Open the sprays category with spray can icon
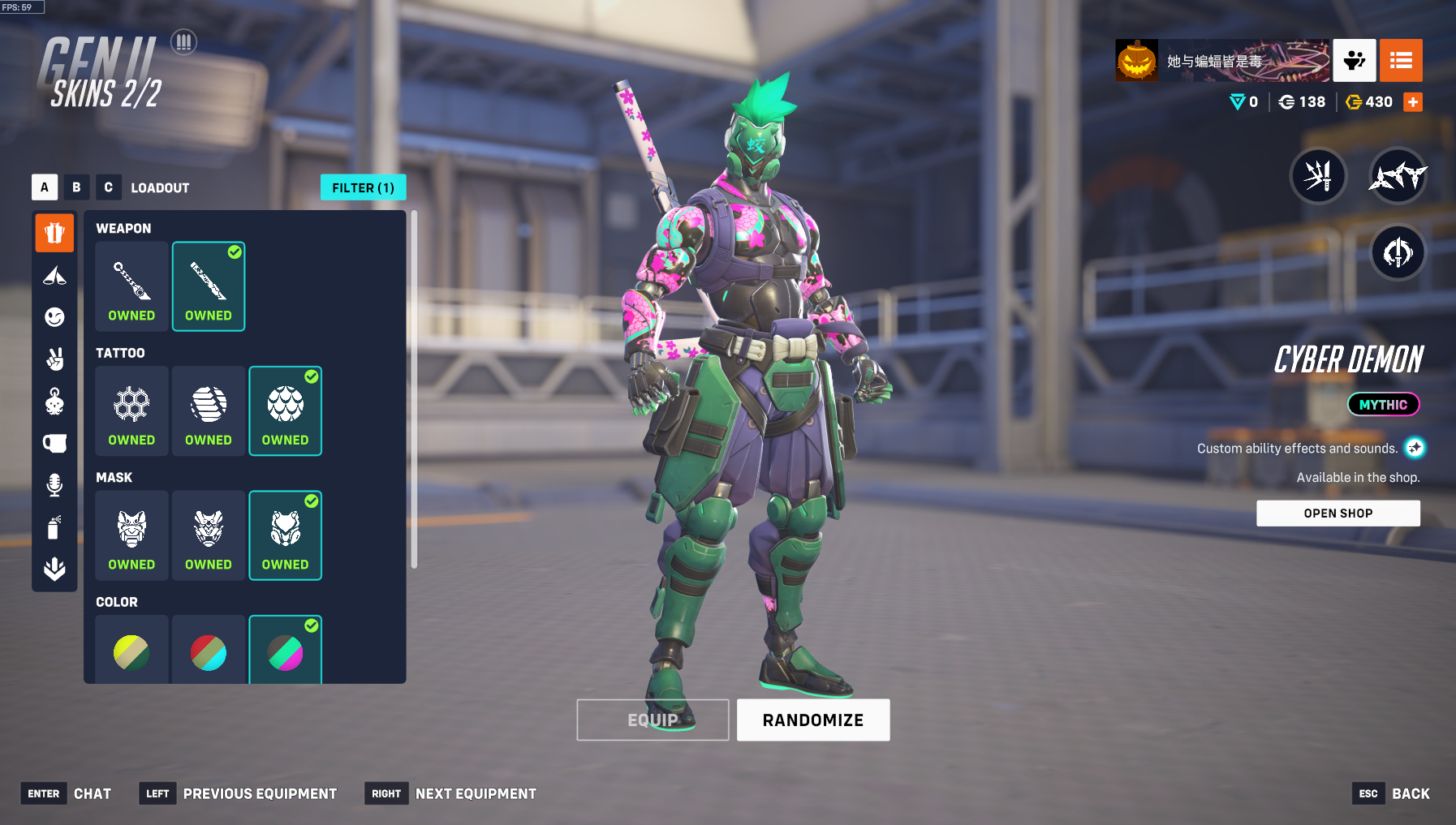 coord(54,527)
